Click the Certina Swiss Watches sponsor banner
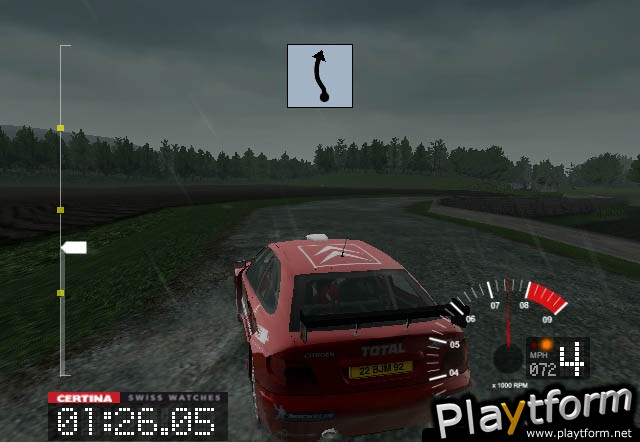Image resolution: width=640 pixels, height=442 pixels. (x=137, y=397)
